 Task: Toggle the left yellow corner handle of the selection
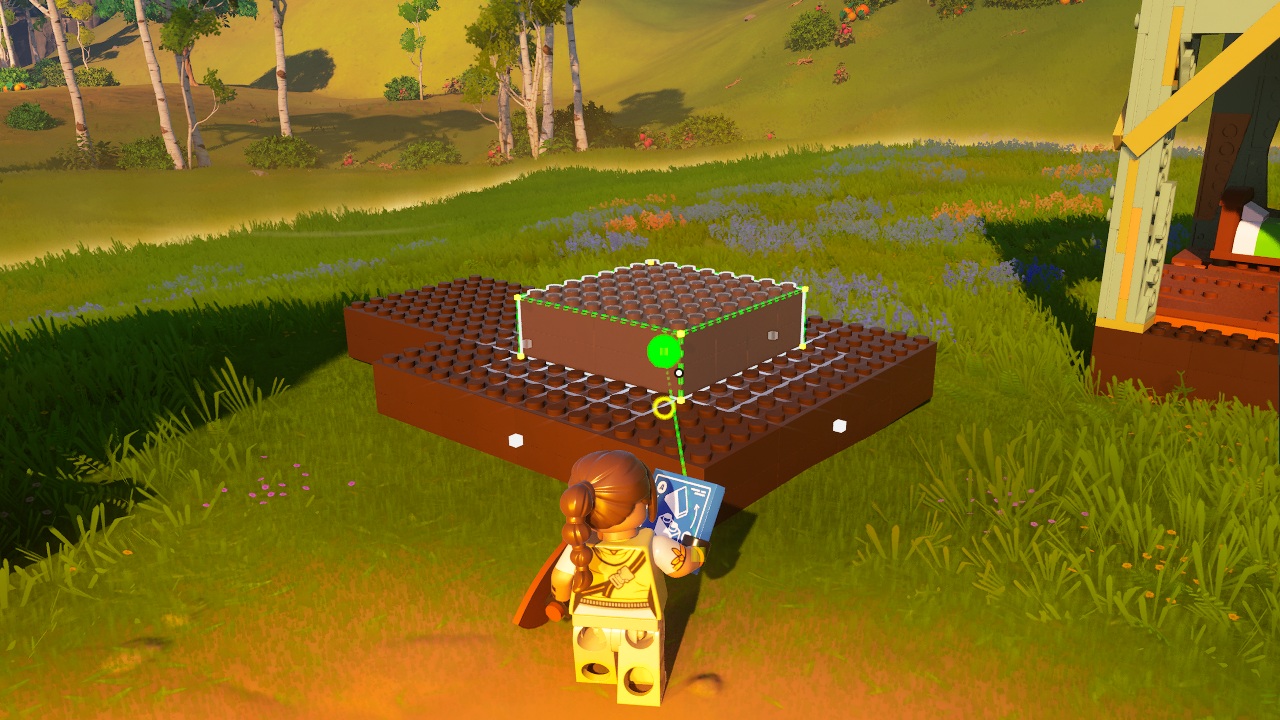click(x=516, y=297)
